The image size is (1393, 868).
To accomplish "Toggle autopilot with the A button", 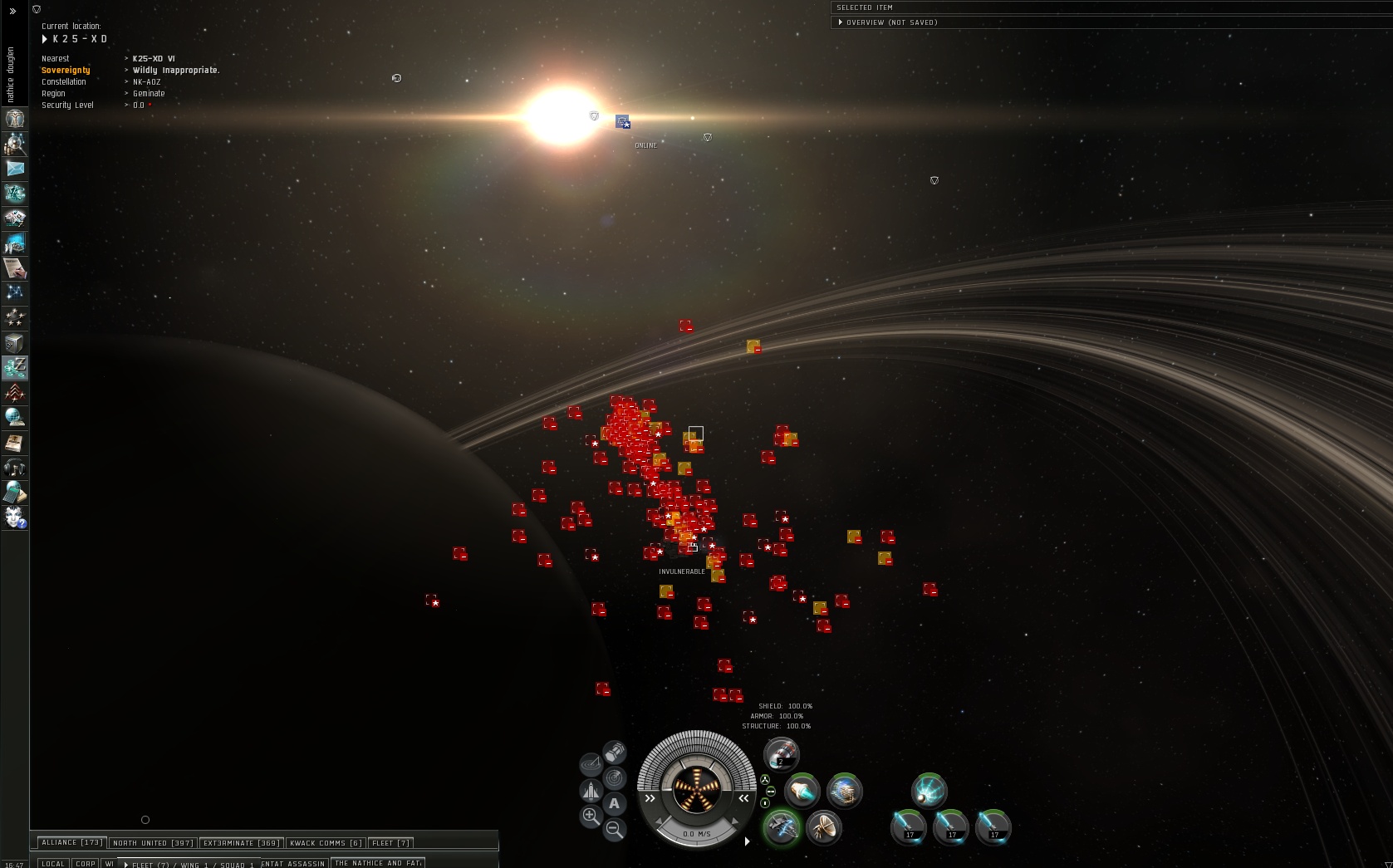I will pyautogui.click(x=614, y=803).
